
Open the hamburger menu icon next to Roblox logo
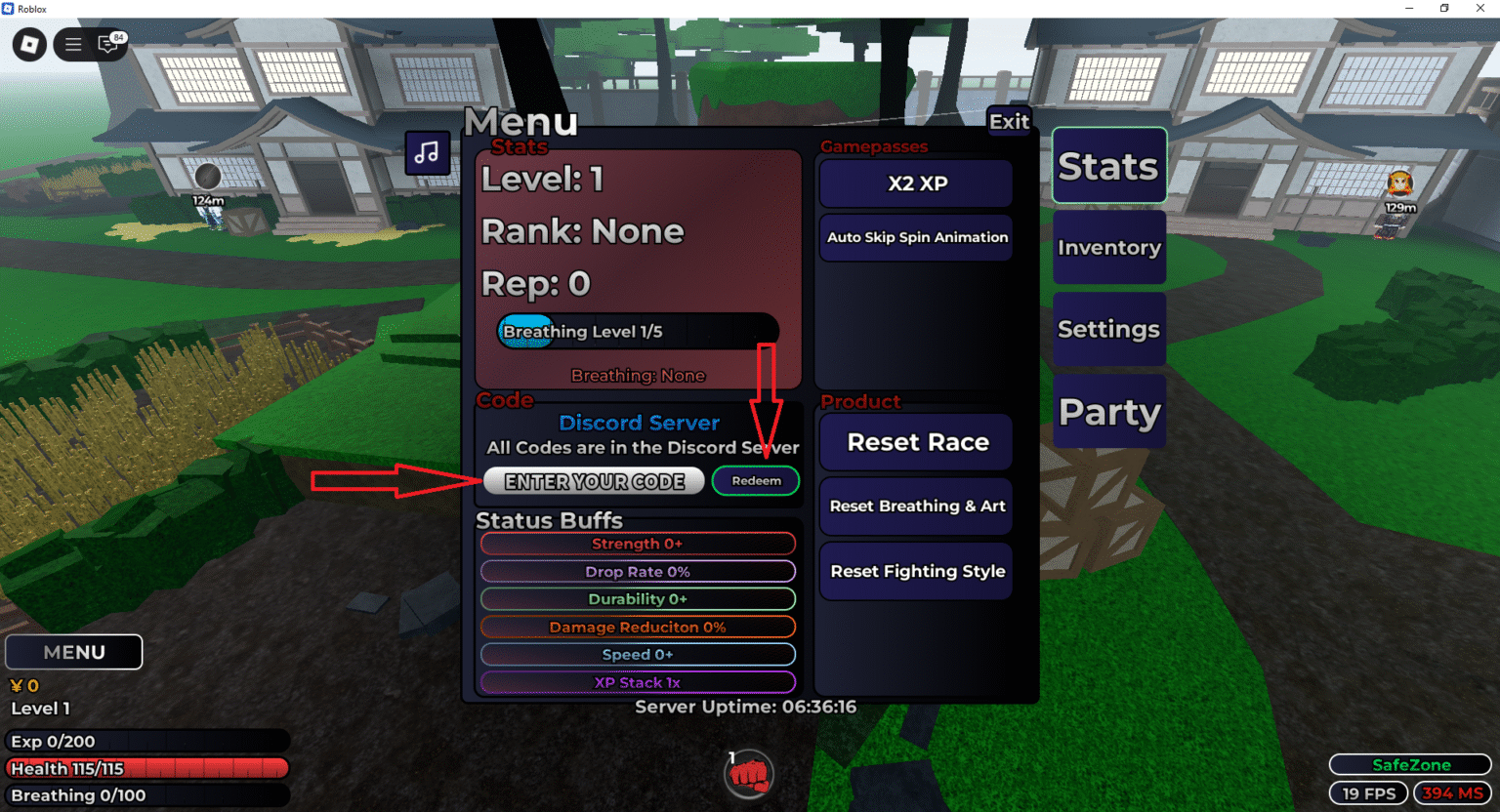(72, 44)
